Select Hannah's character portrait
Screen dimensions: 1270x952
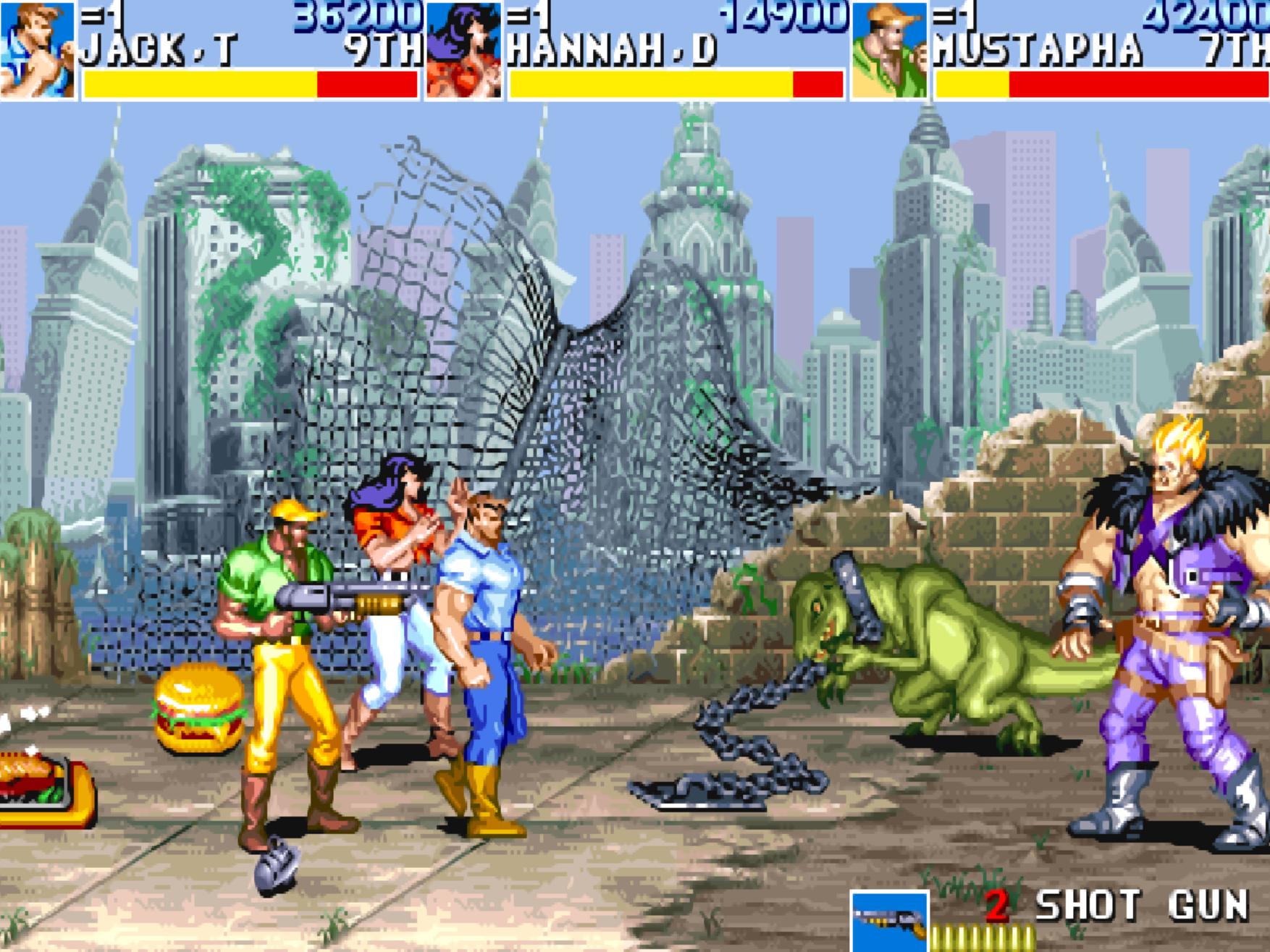(463, 51)
